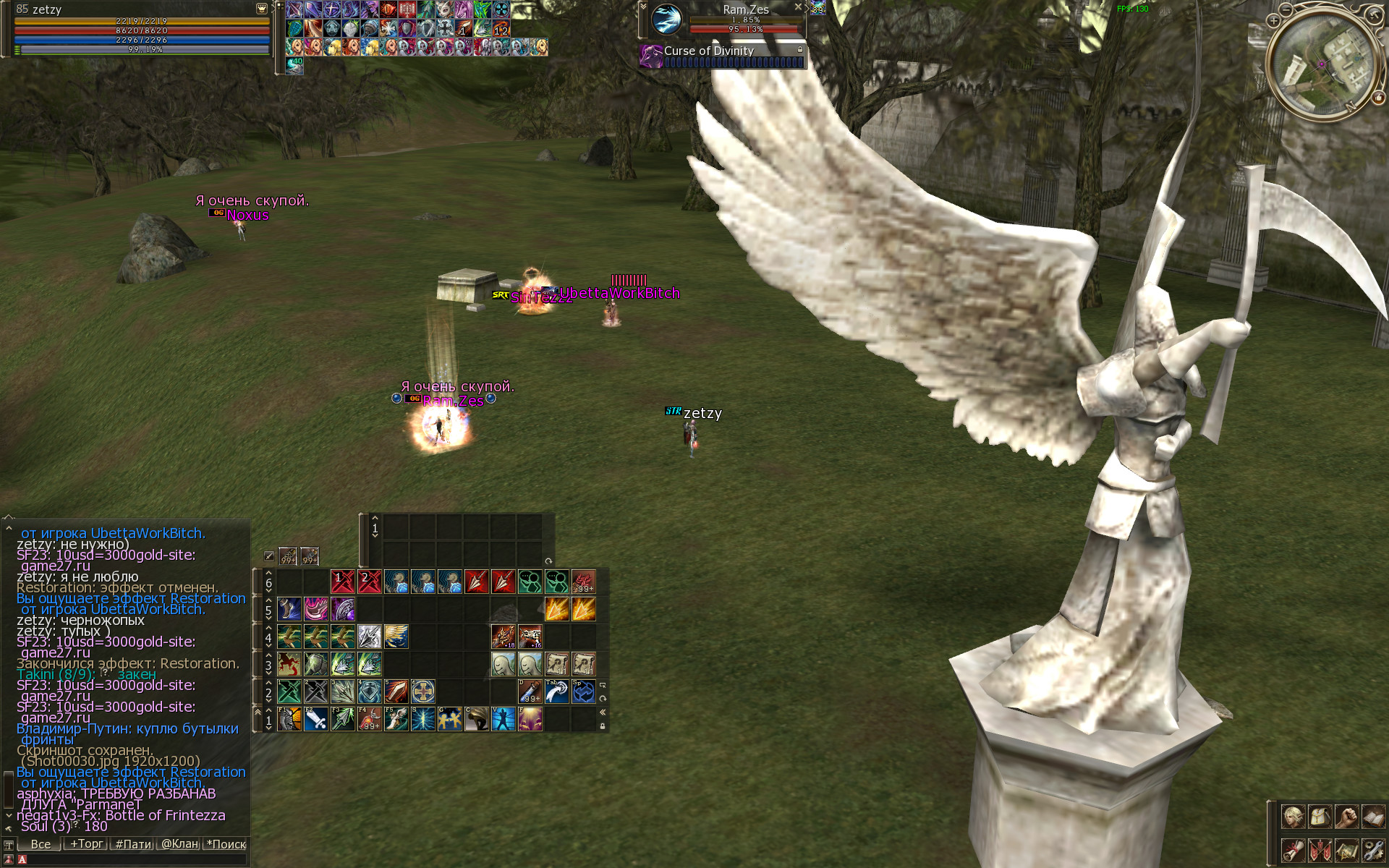Open the actions menu fist icon
Image resolution: width=1389 pixels, height=868 pixels.
coord(1346,817)
